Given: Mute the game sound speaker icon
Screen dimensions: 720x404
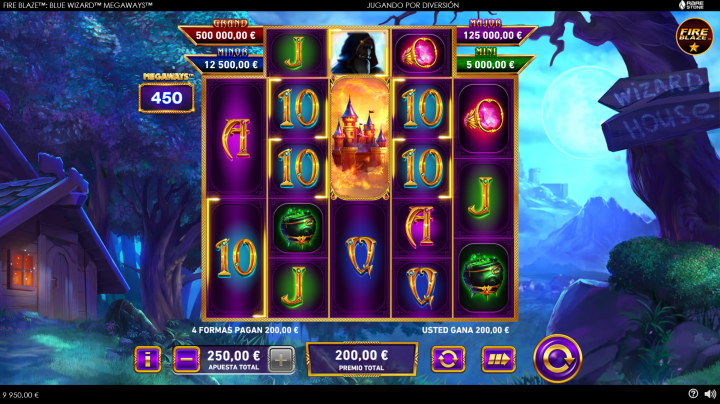Looking at the screenshot, I should pyautogui.click(x=709, y=394).
